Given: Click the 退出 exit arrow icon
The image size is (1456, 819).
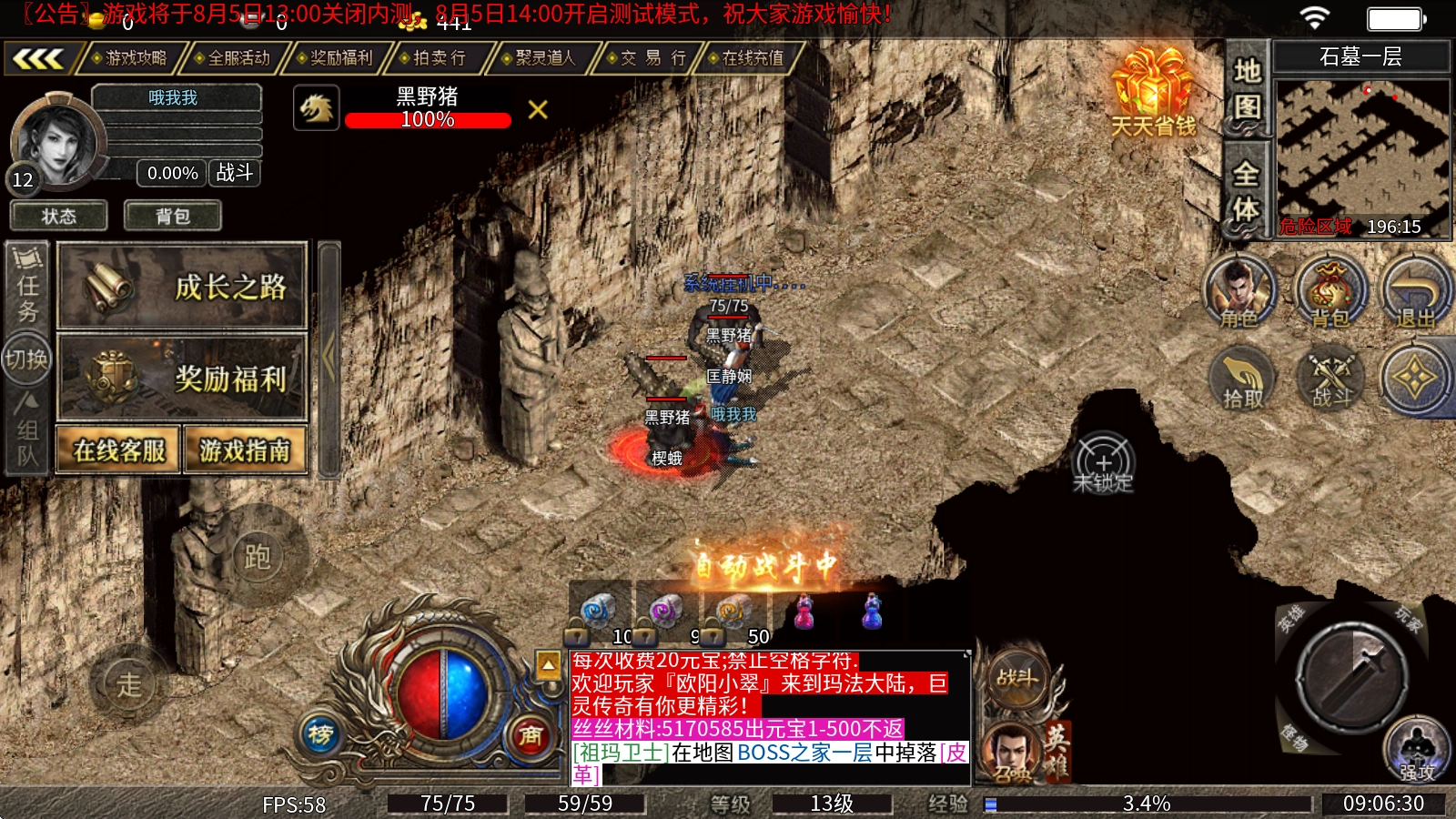Looking at the screenshot, I should click(1415, 291).
